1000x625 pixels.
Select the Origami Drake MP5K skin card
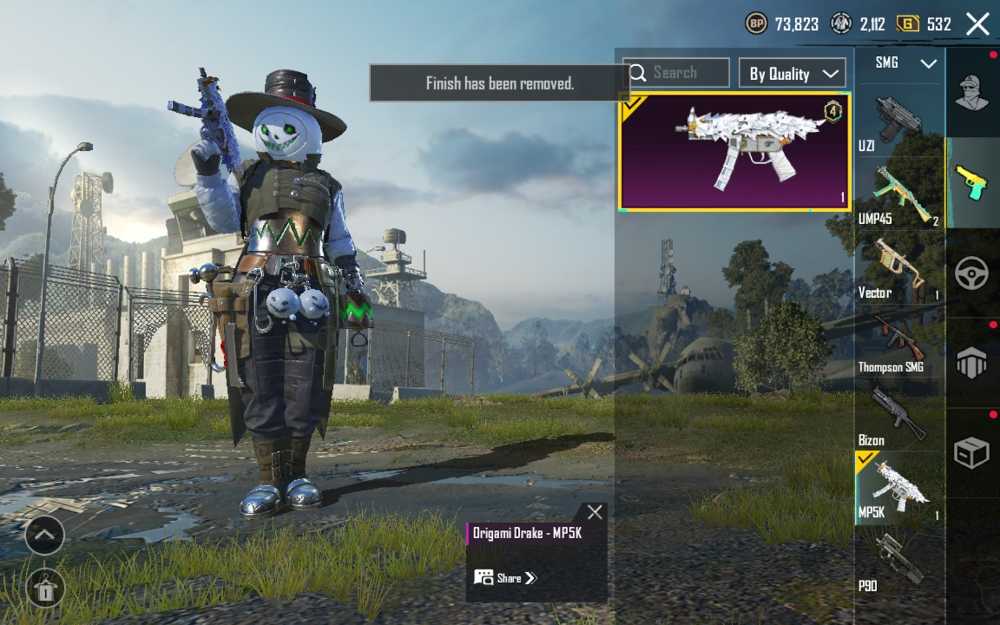click(x=735, y=153)
